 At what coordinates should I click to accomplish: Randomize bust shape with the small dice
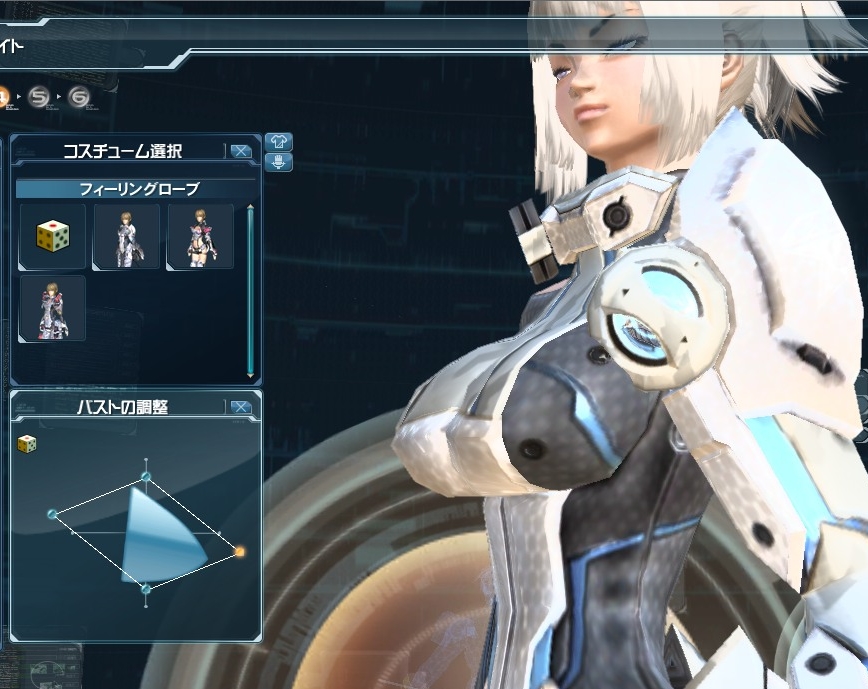coord(28,443)
